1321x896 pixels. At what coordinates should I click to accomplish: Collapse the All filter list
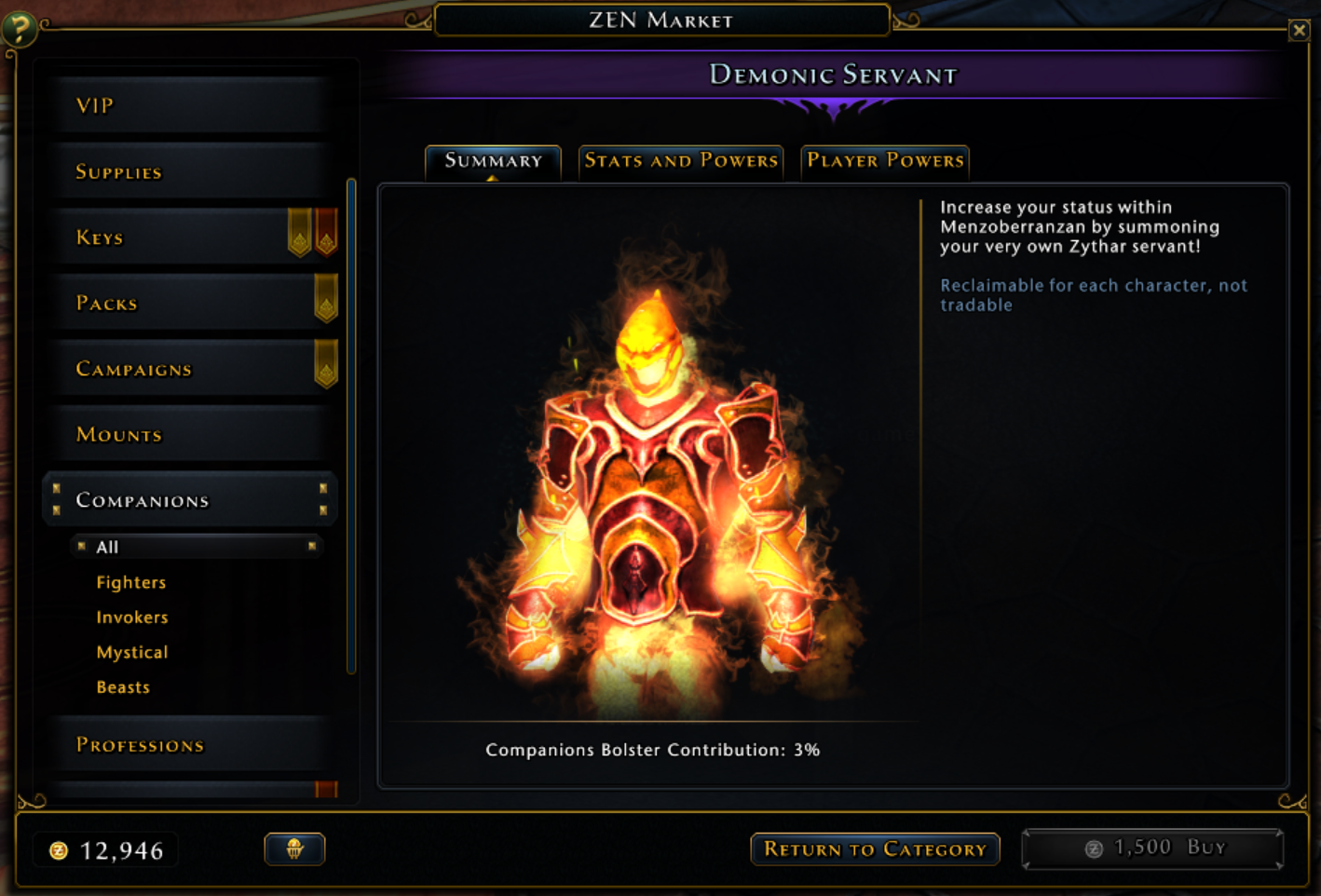[x=311, y=547]
